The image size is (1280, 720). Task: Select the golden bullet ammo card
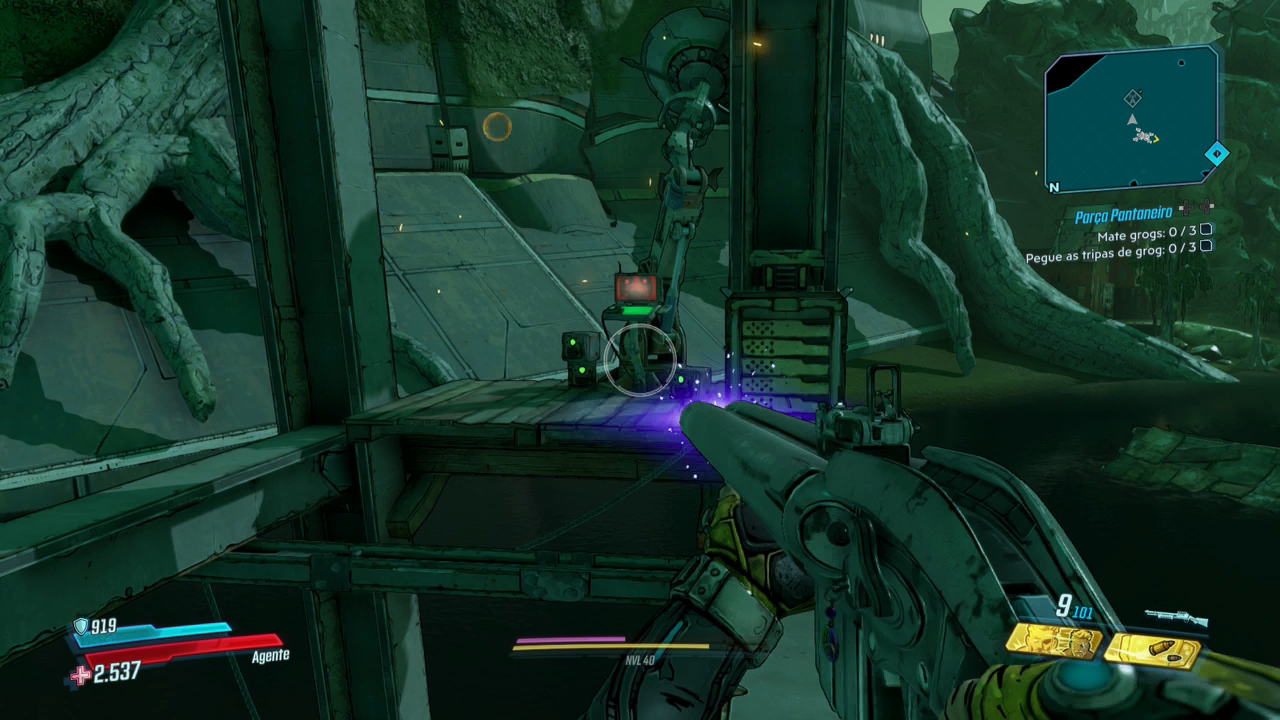tap(1152, 650)
